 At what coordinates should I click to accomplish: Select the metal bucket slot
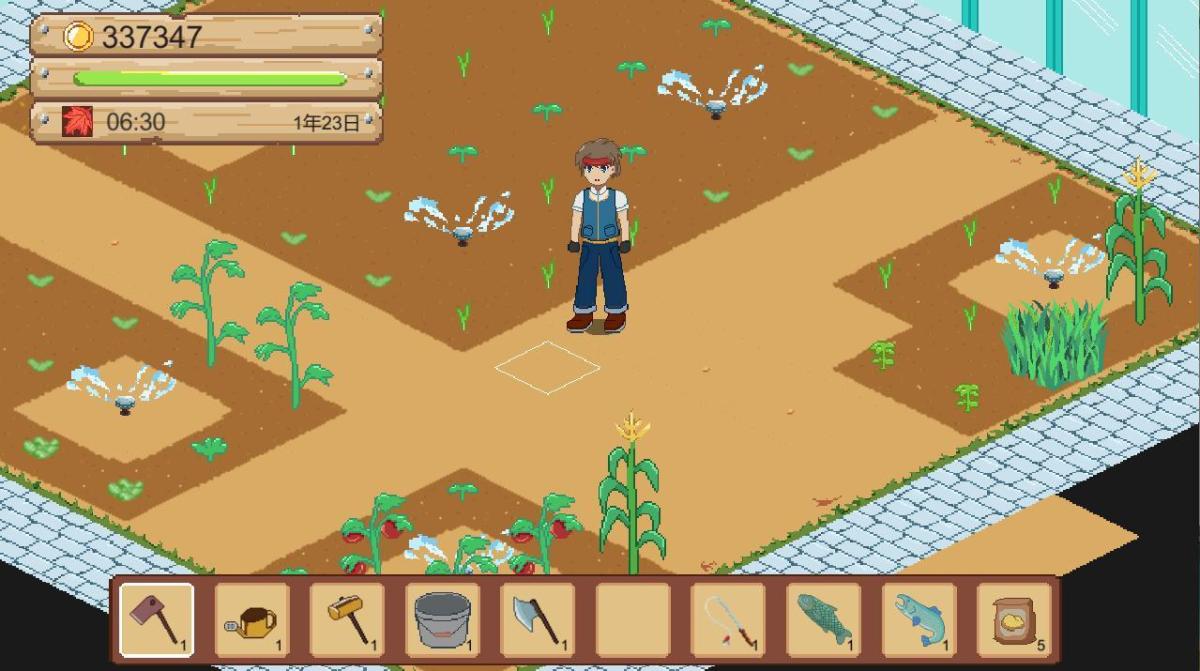pyautogui.click(x=442, y=619)
